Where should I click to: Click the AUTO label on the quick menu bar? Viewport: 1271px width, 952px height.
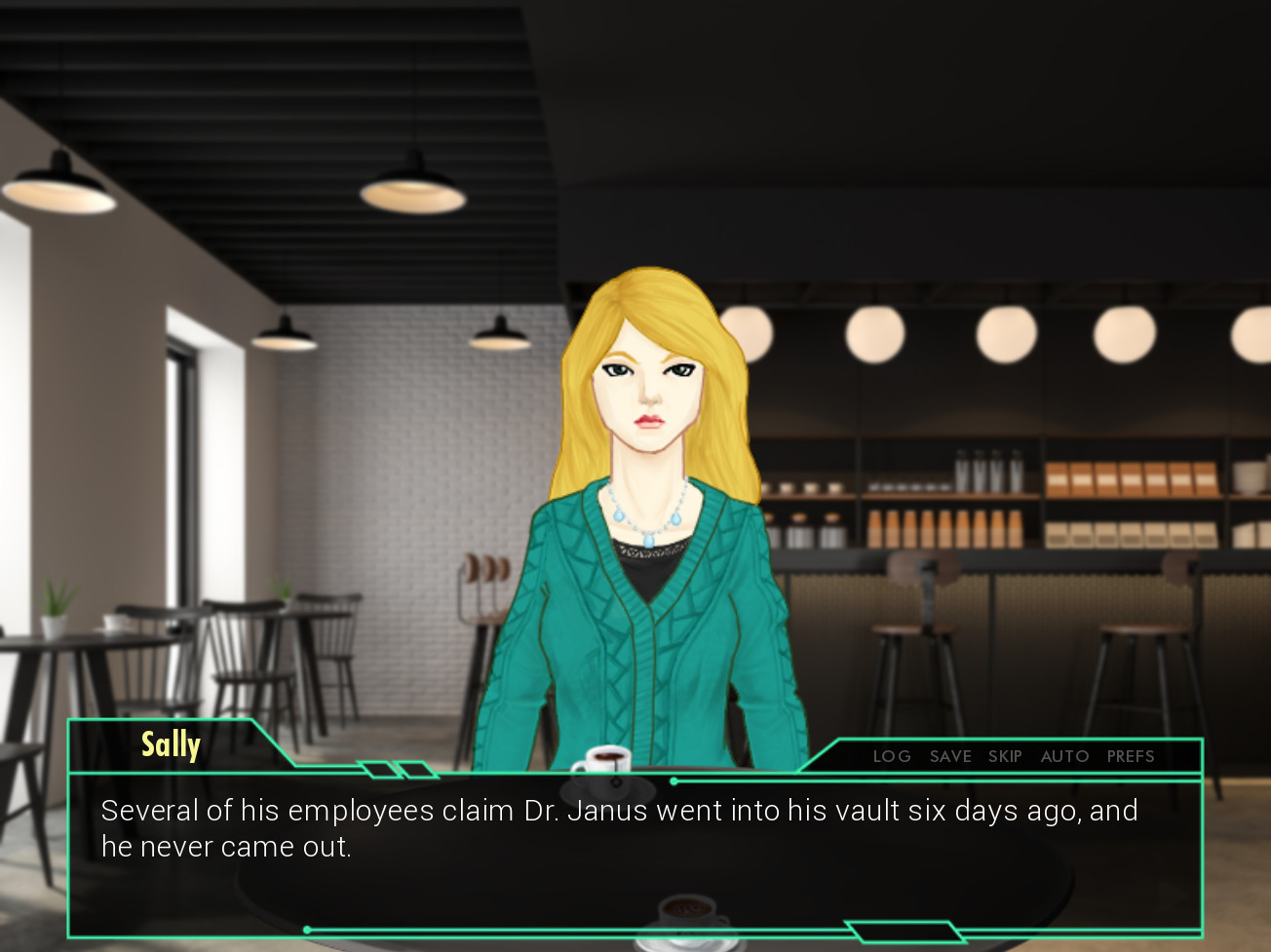(1064, 756)
